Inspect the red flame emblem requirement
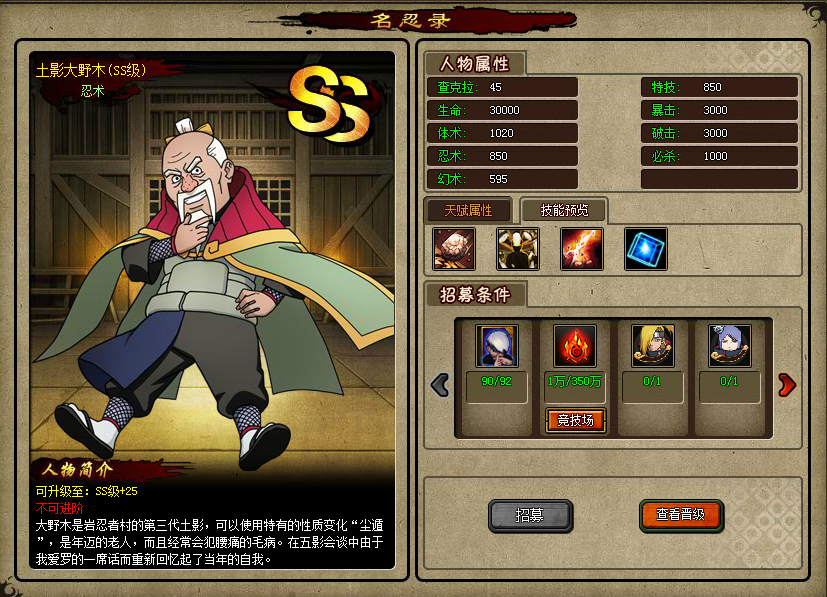Image resolution: width=827 pixels, height=597 pixels. tap(575, 345)
